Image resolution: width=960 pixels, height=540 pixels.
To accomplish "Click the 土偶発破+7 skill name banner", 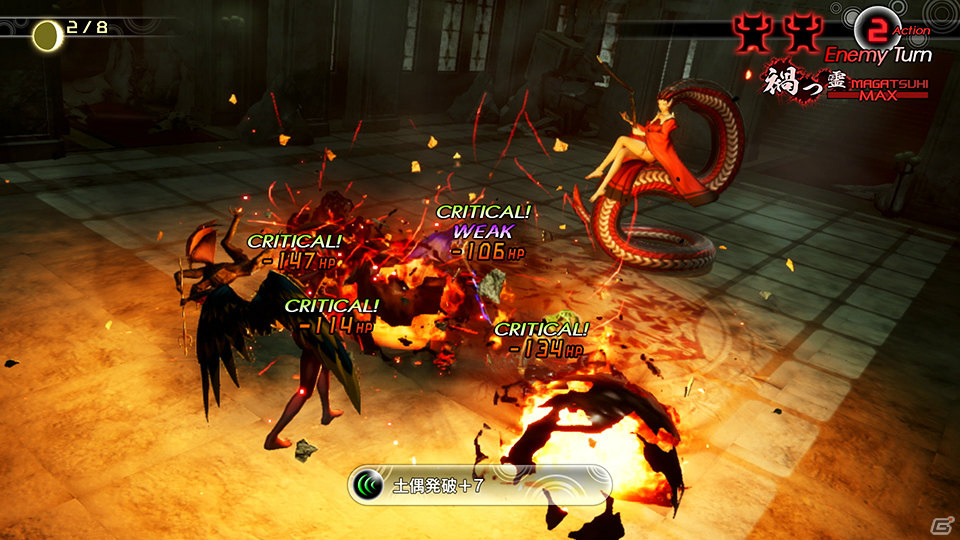I will [x=479, y=486].
